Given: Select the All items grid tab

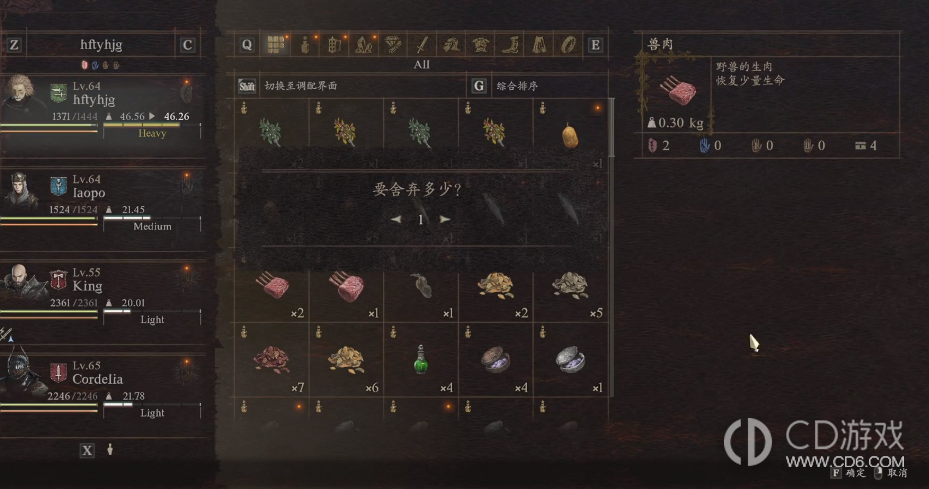Looking at the screenshot, I should 274,45.
